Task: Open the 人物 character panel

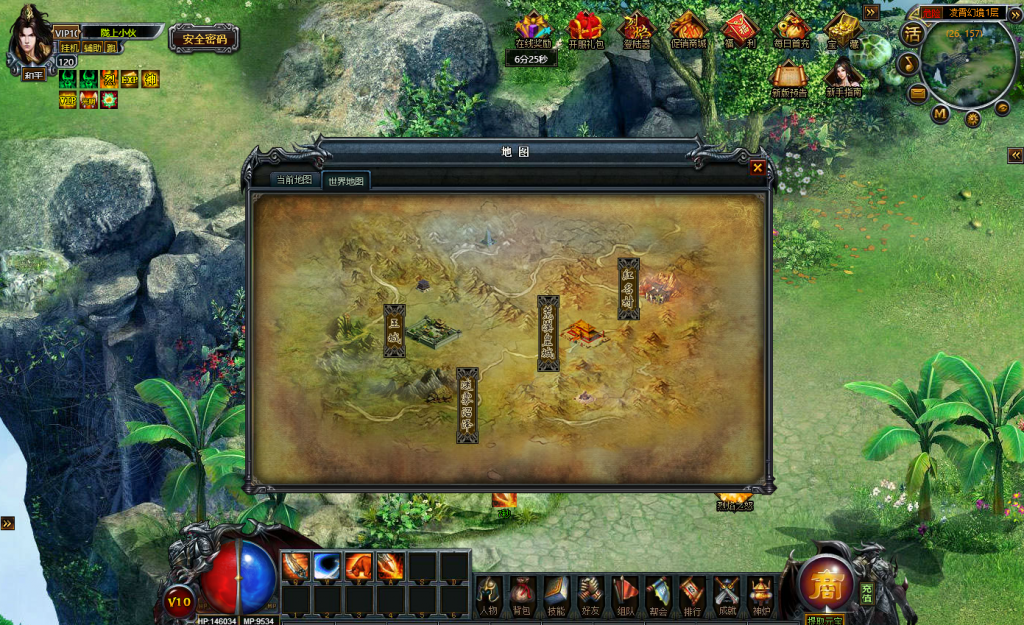Action: tap(488, 596)
